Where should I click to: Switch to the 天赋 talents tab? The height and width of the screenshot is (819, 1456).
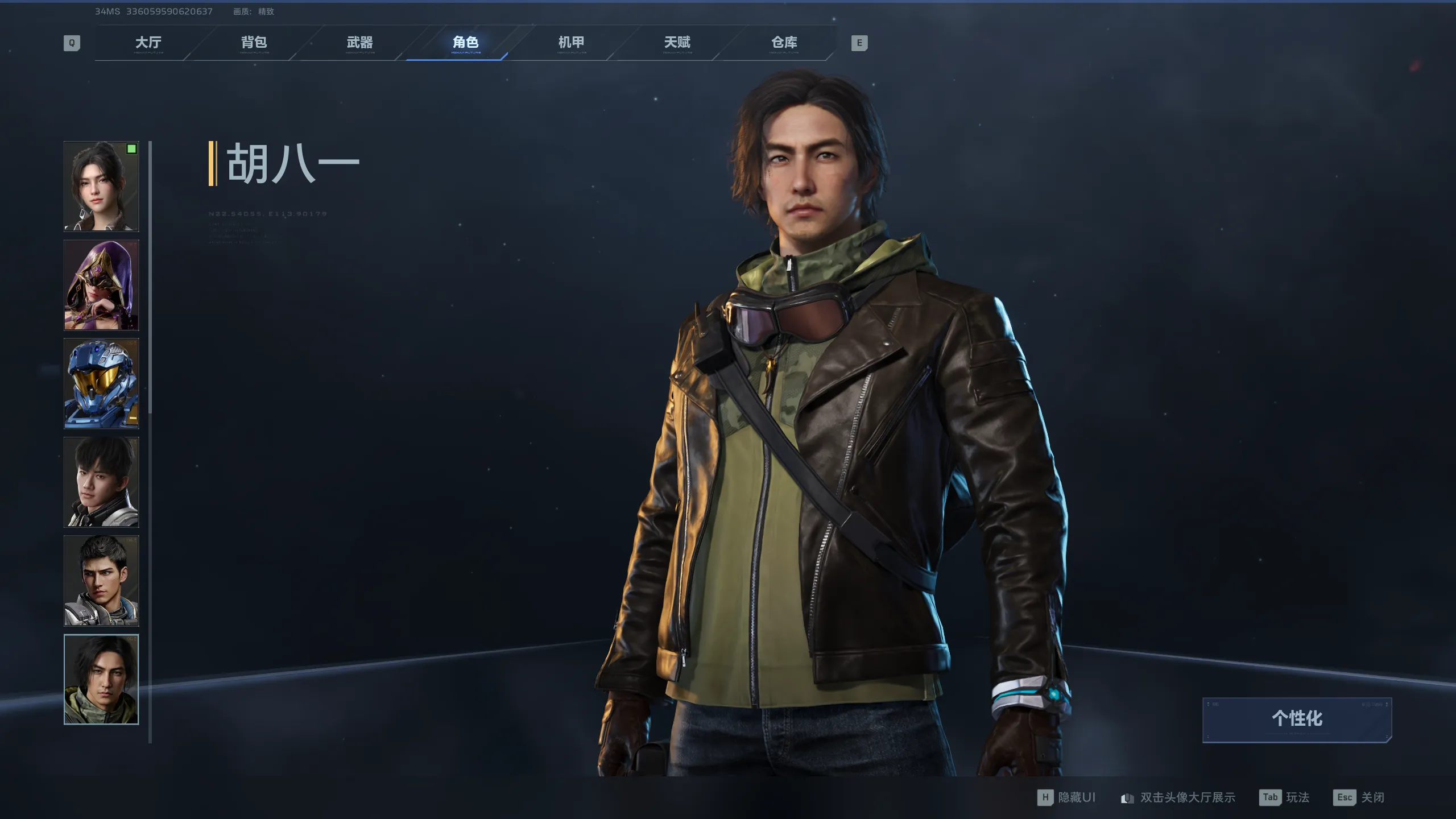point(677,43)
